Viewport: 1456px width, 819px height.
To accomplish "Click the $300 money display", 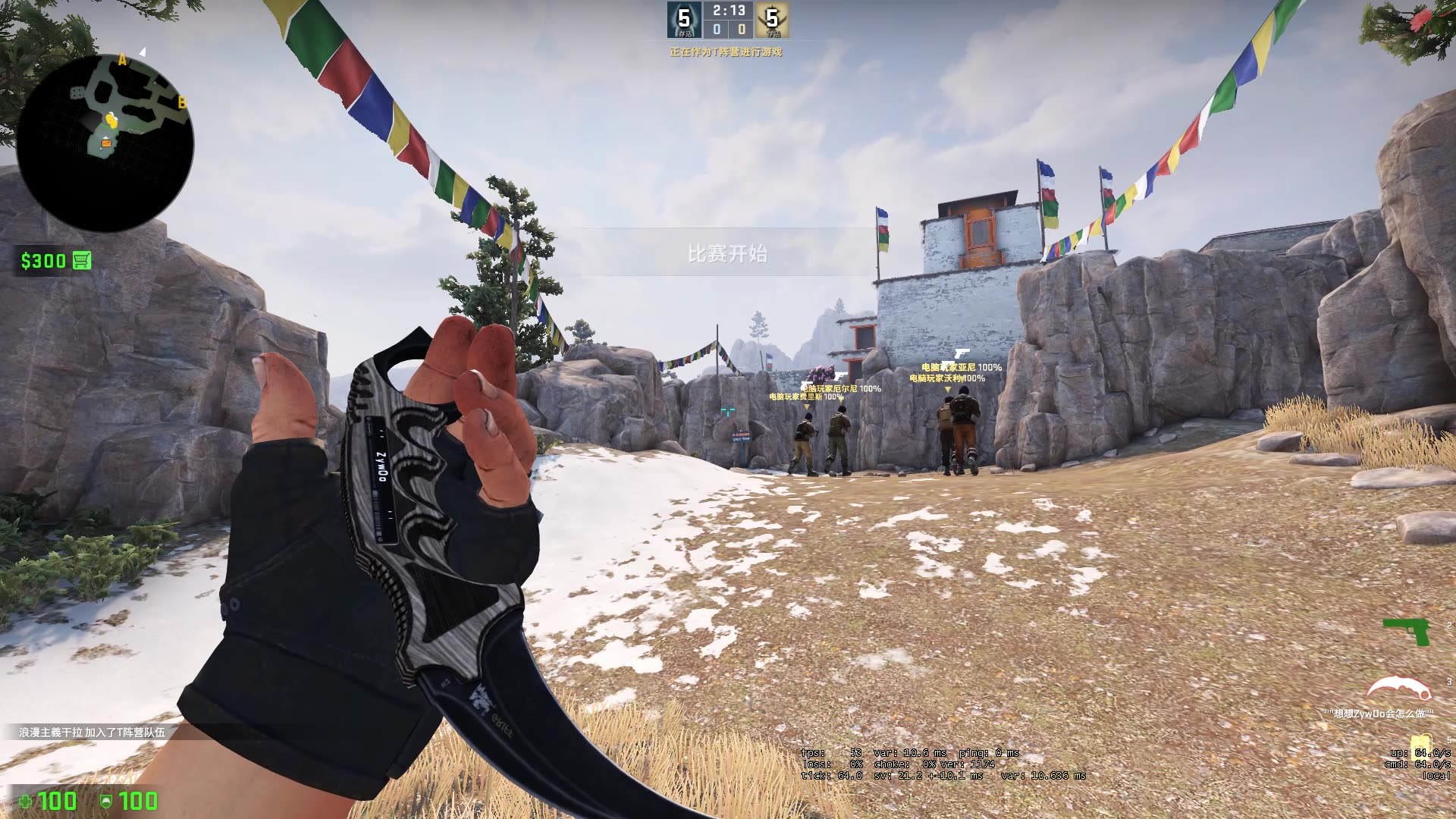I will pyautogui.click(x=44, y=261).
